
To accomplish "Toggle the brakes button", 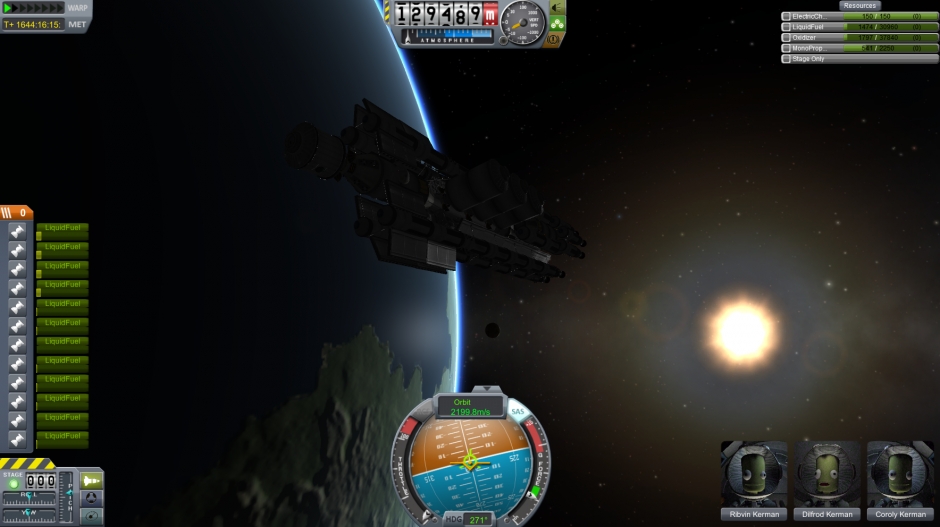I will [557, 39].
